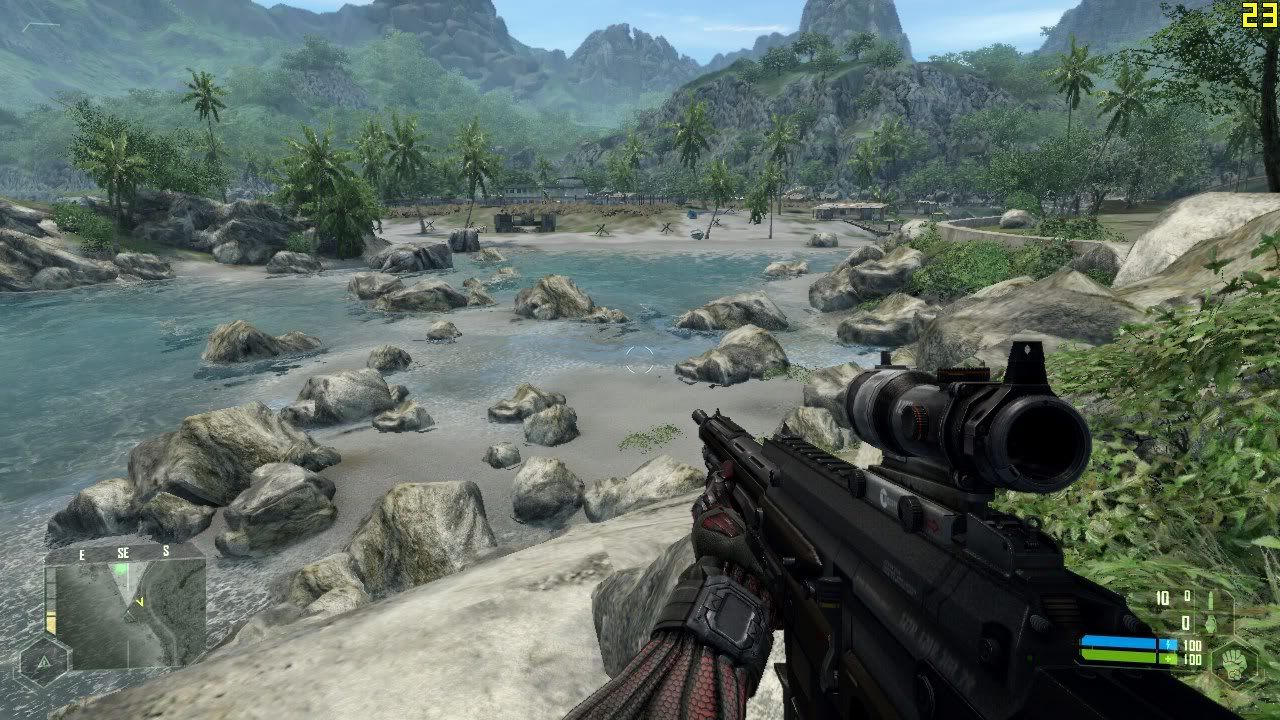The image size is (1280, 720).
Task: Click the bullet ammo type icon
Action: [x=1209, y=600]
